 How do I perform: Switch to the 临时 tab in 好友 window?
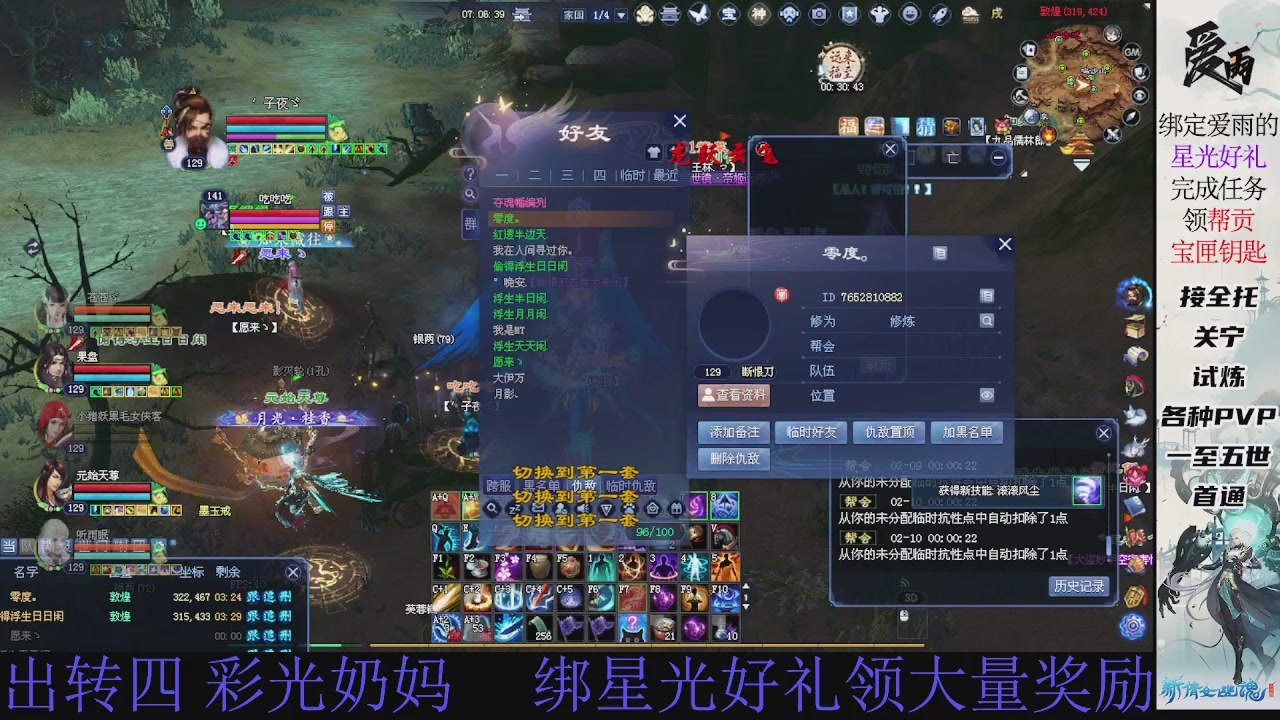632,176
